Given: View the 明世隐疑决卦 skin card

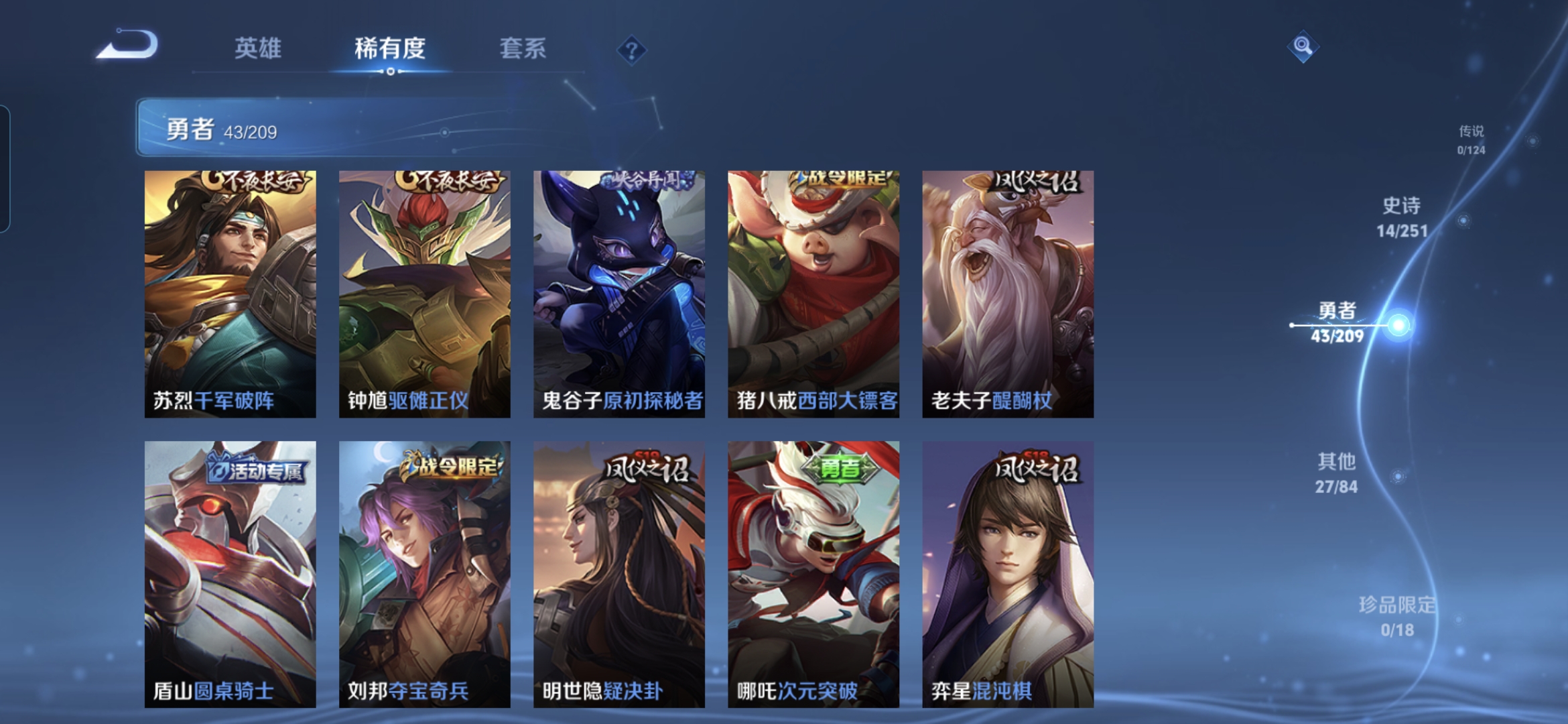Looking at the screenshot, I should [619, 574].
